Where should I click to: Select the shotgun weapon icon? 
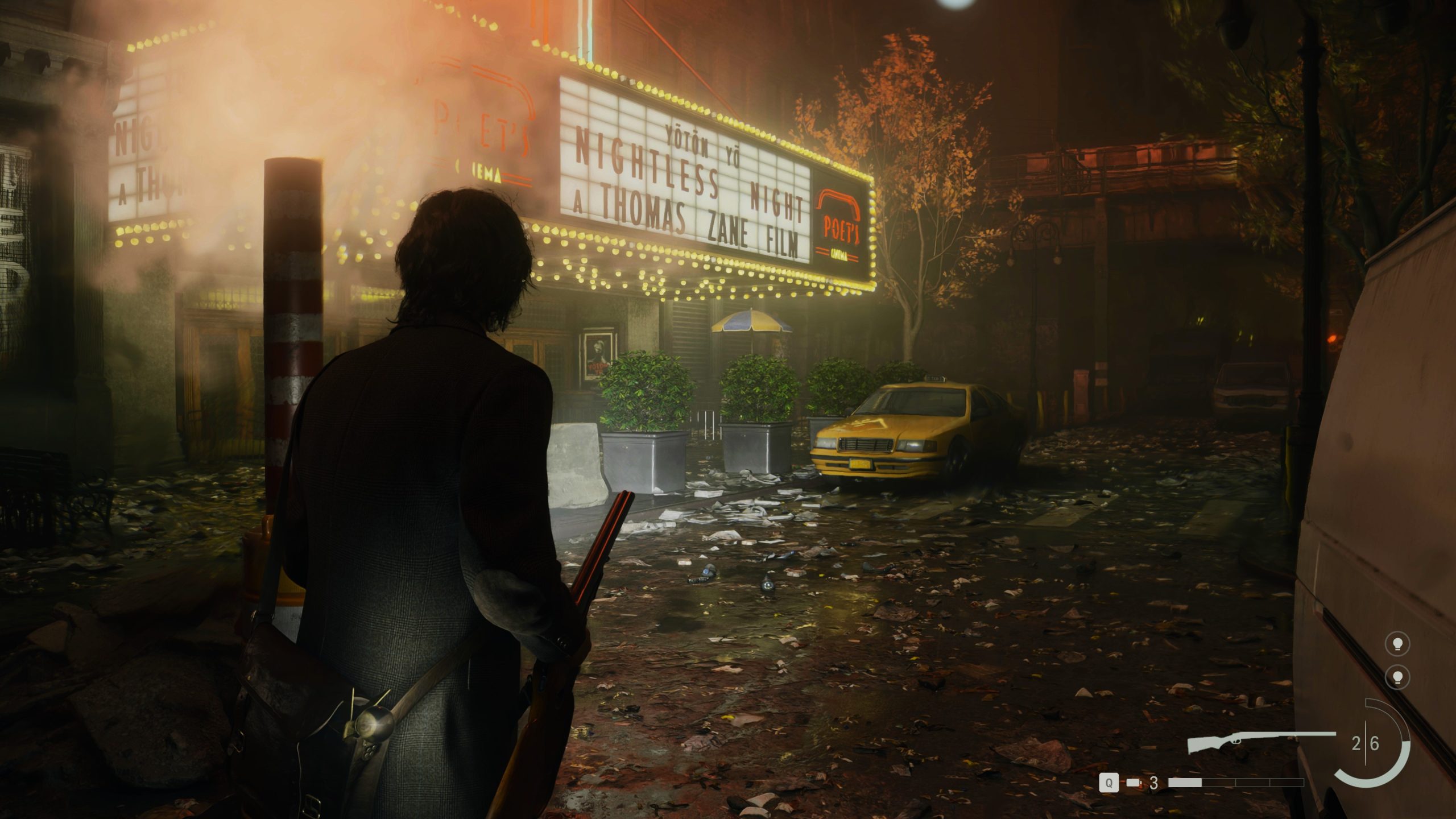(x=1259, y=742)
